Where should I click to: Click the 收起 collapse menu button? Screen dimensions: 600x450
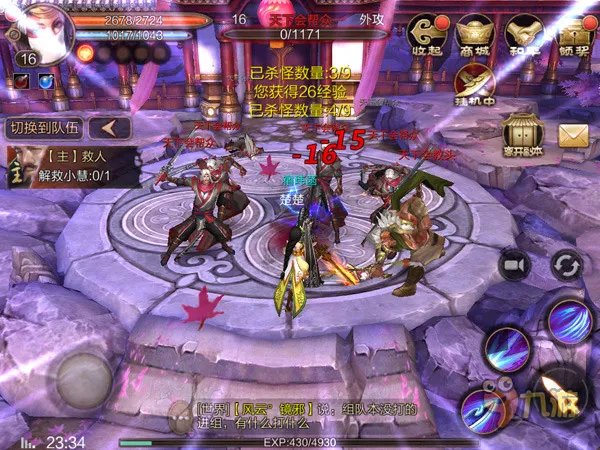pyautogui.click(x=428, y=37)
